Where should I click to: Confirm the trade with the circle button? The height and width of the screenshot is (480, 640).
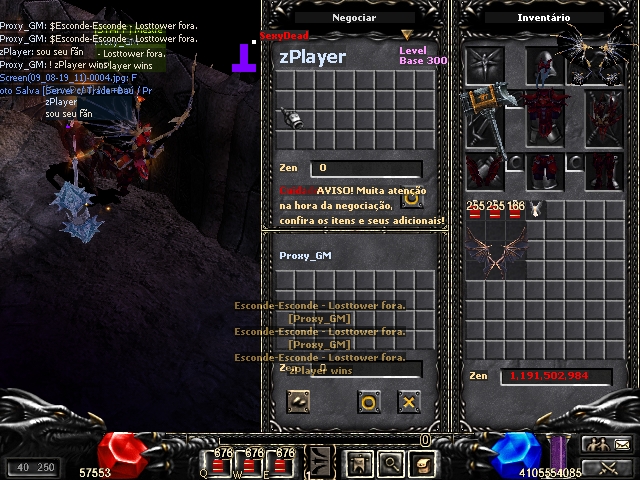[x=368, y=402]
